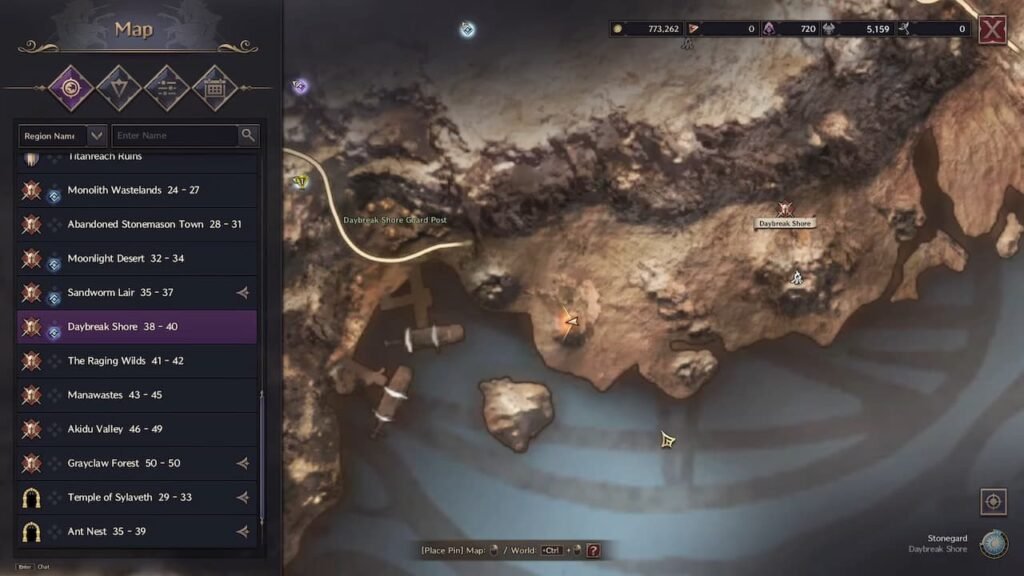The width and height of the screenshot is (1024, 576).
Task: Choose Temple of Sylaveth dungeon entry
Action: [129, 497]
